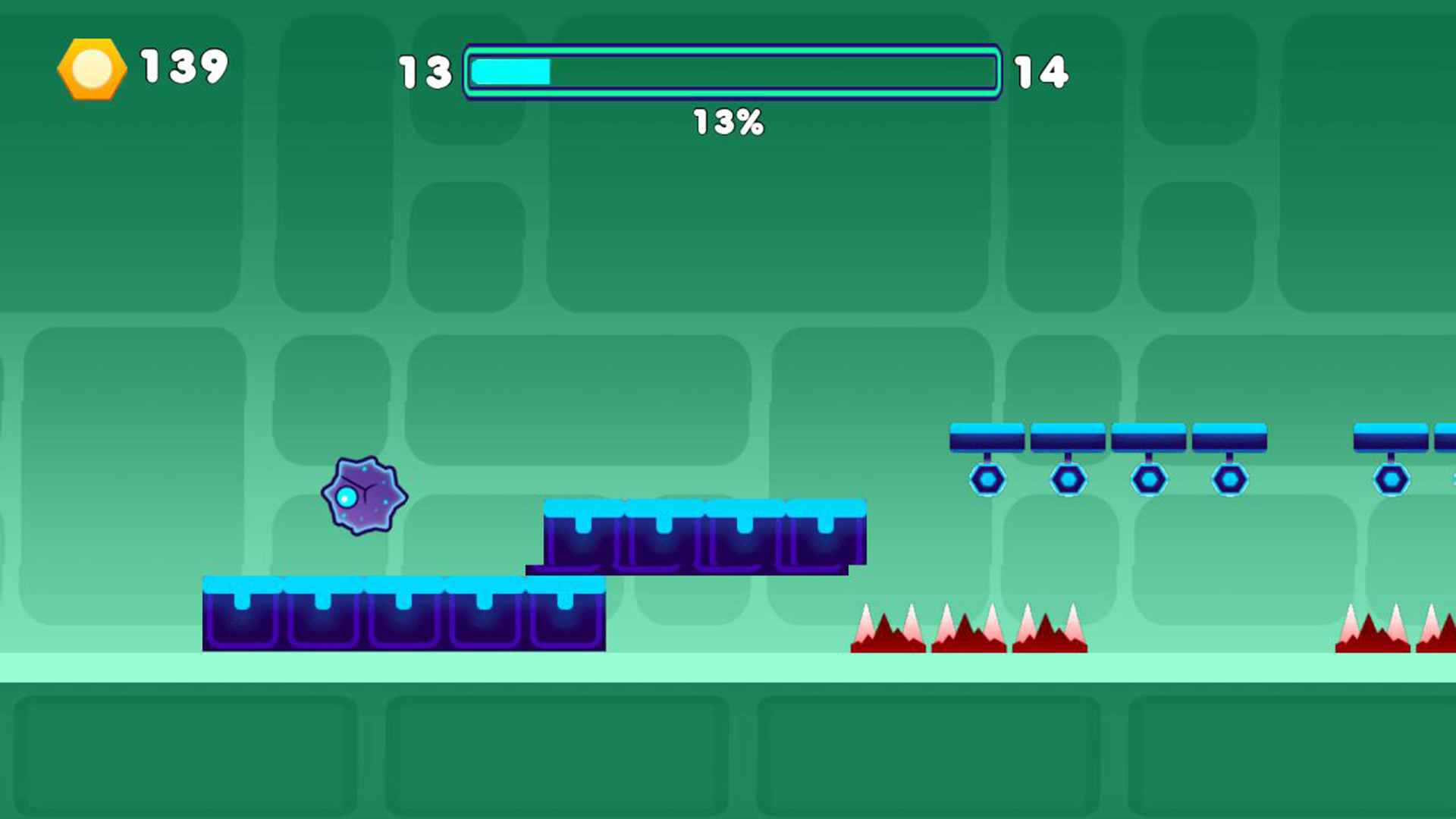Click the lower blue platform
This screenshot has width=1456, height=819.
tap(402, 614)
